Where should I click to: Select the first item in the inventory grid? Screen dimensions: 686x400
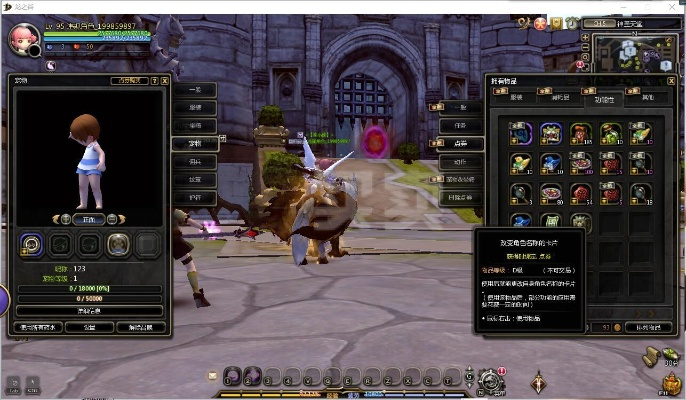click(520, 132)
